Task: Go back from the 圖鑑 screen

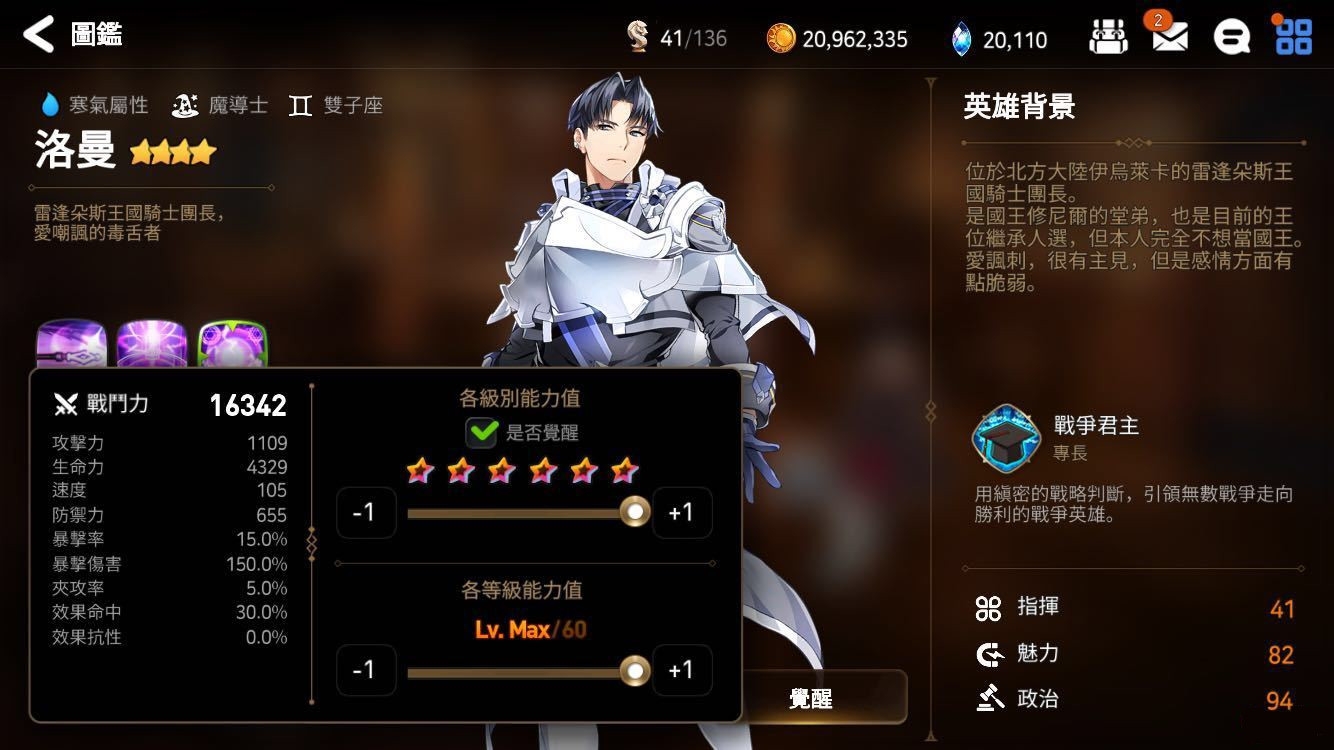Action: tap(38, 35)
